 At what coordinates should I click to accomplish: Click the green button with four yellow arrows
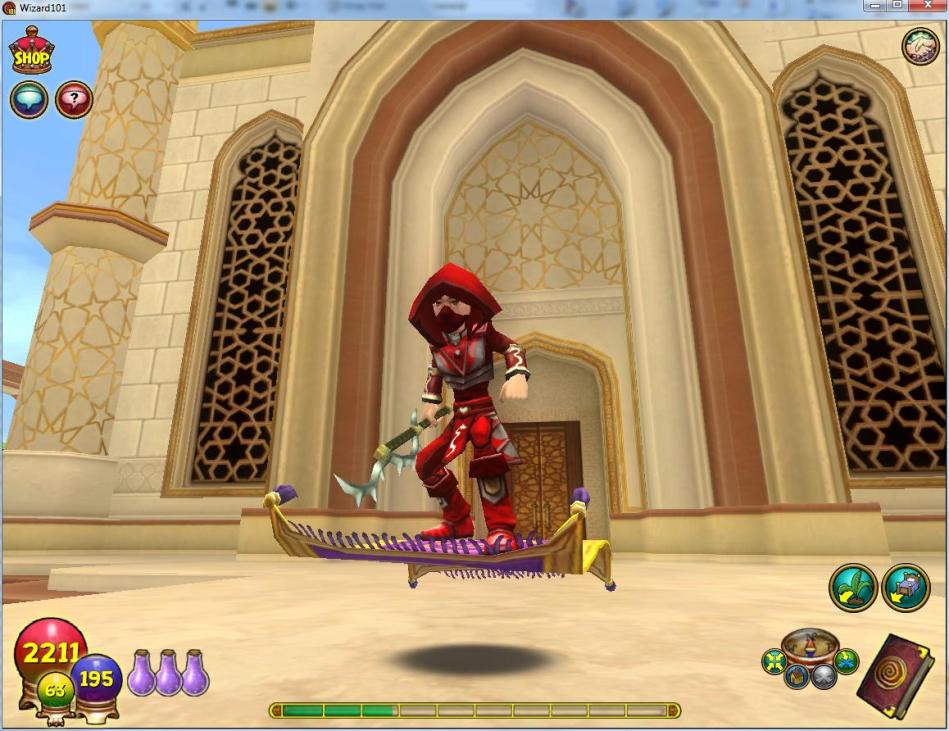tap(773, 661)
